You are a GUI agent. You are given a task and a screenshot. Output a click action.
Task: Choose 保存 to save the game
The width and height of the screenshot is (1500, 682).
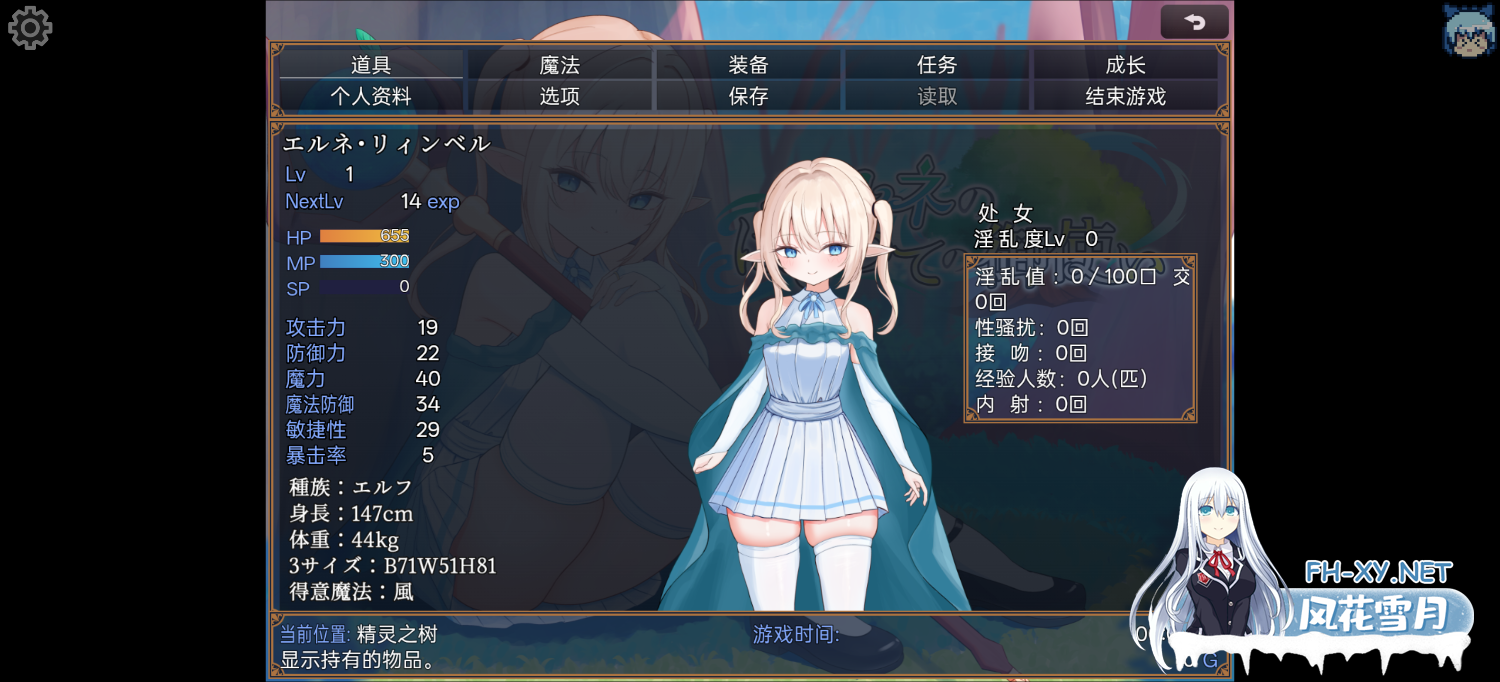click(748, 96)
